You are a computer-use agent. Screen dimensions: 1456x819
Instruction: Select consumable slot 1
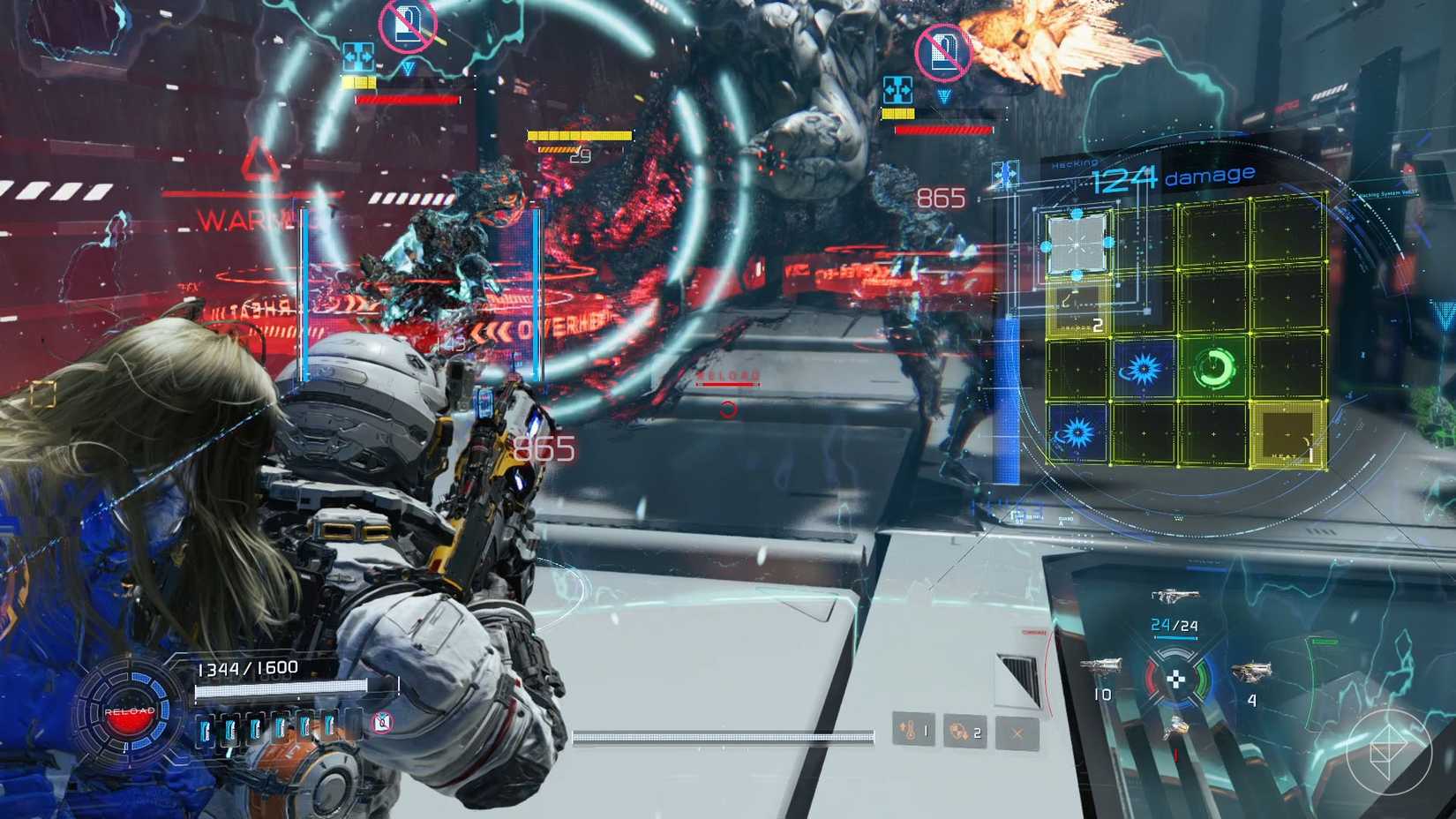[913, 731]
